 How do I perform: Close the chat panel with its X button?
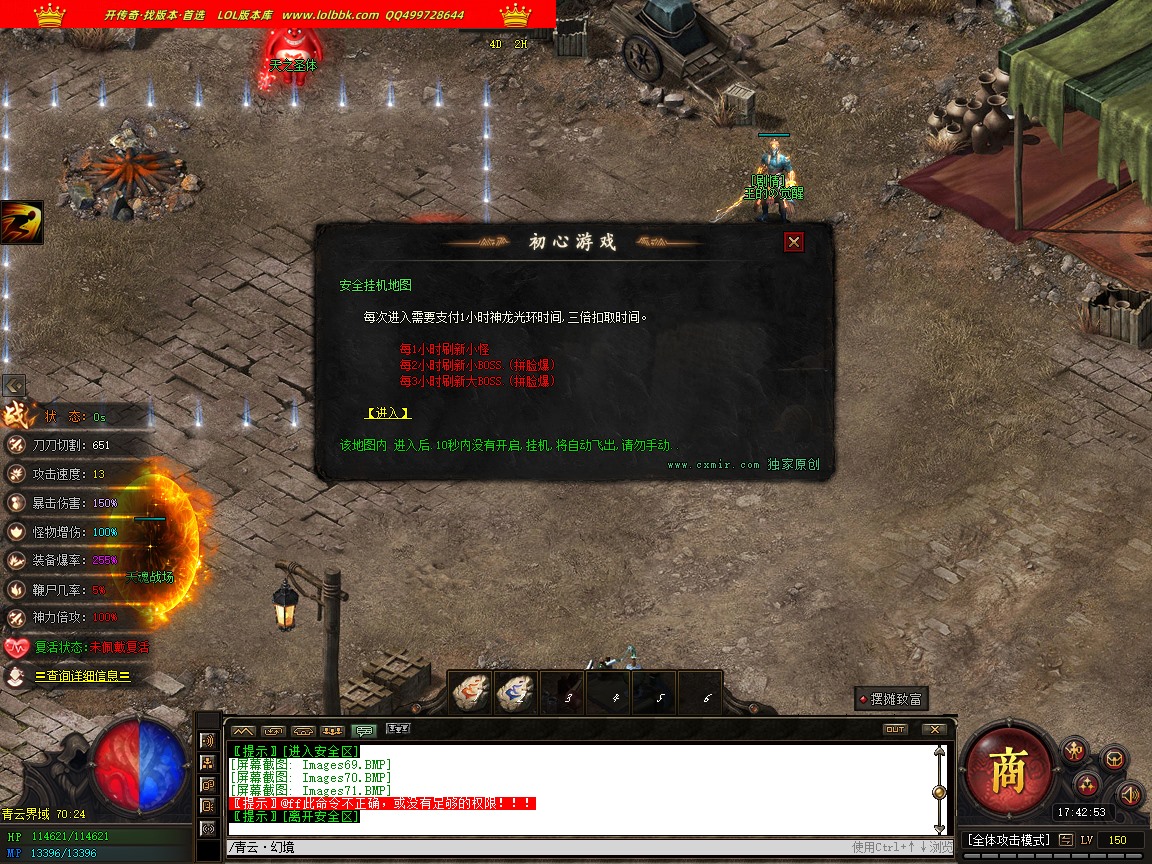934,729
